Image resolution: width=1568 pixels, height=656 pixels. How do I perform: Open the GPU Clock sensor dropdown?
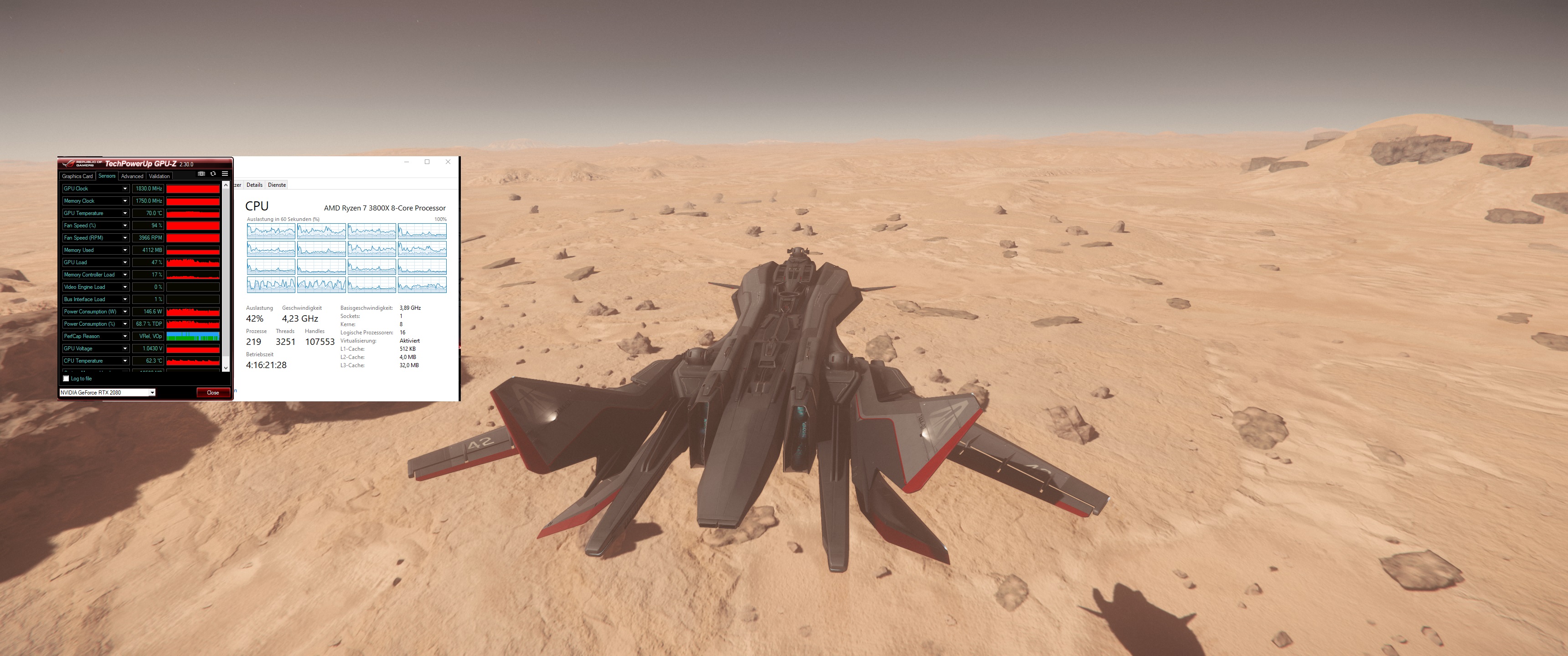tap(125, 189)
